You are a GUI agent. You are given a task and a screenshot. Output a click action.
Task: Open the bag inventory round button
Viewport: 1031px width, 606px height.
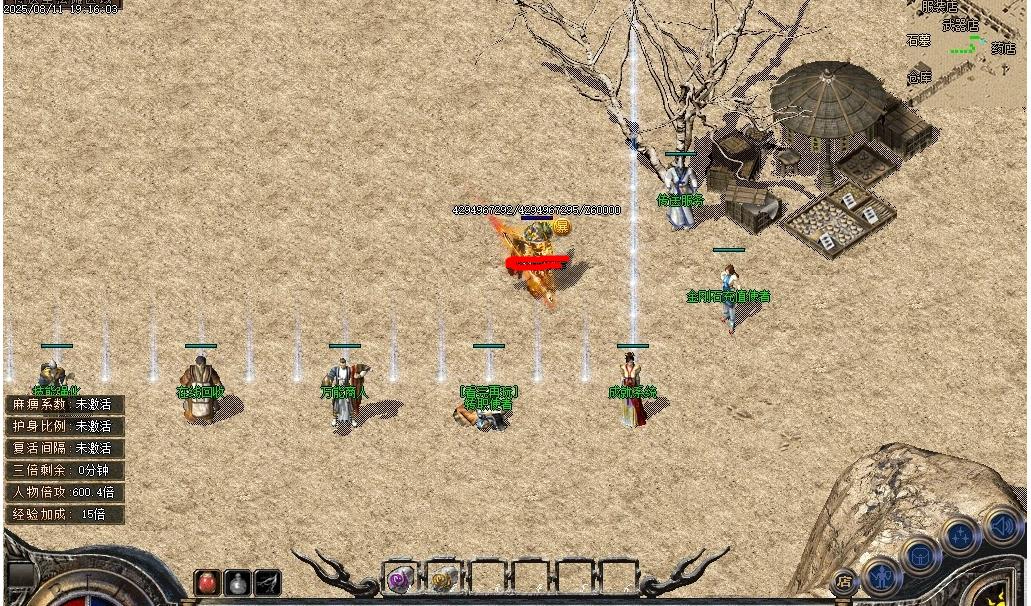tap(920, 555)
